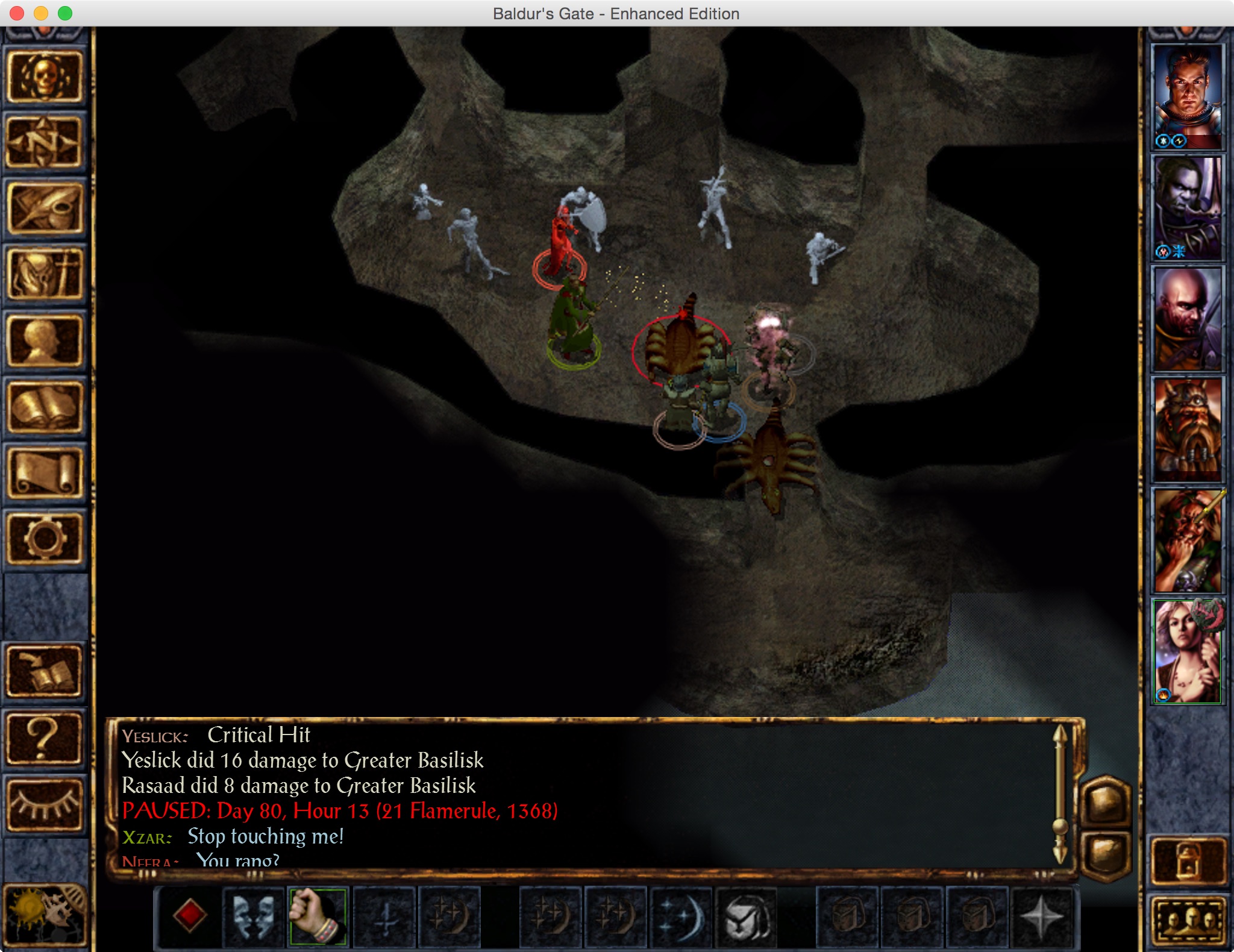Open the mage spellbook icon
Image resolution: width=1234 pixels, height=952 pixels.
(45, 407)
